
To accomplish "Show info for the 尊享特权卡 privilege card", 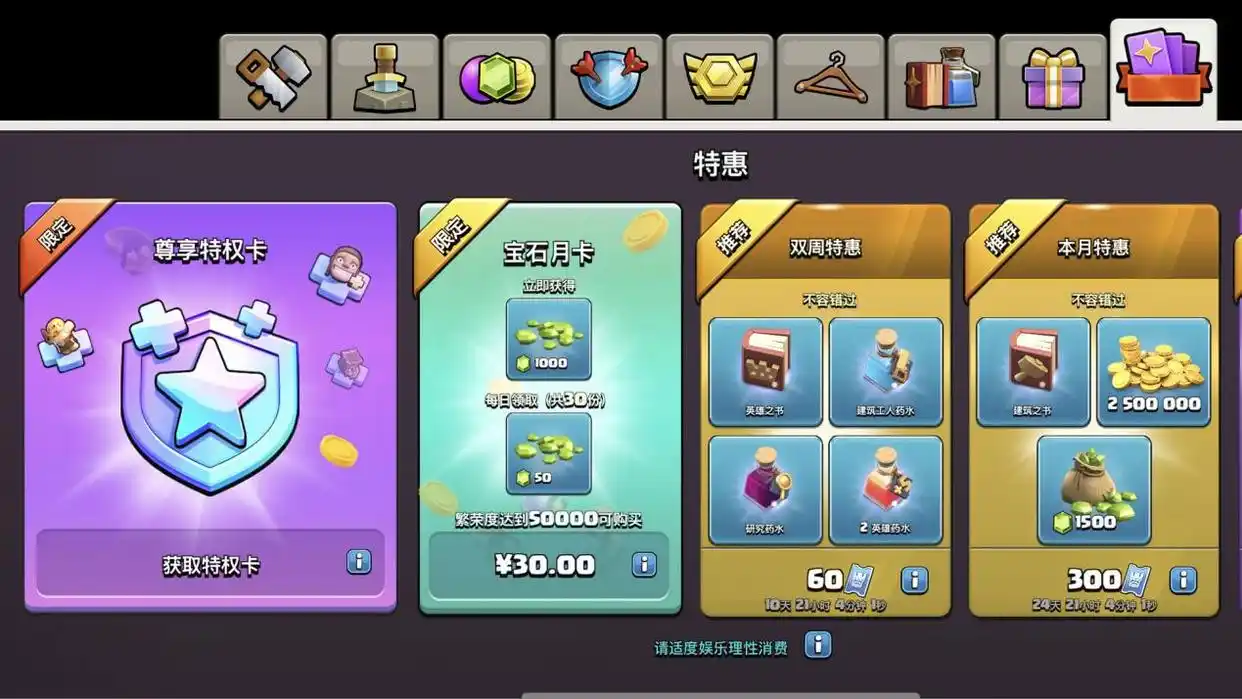I will point(358,562).
